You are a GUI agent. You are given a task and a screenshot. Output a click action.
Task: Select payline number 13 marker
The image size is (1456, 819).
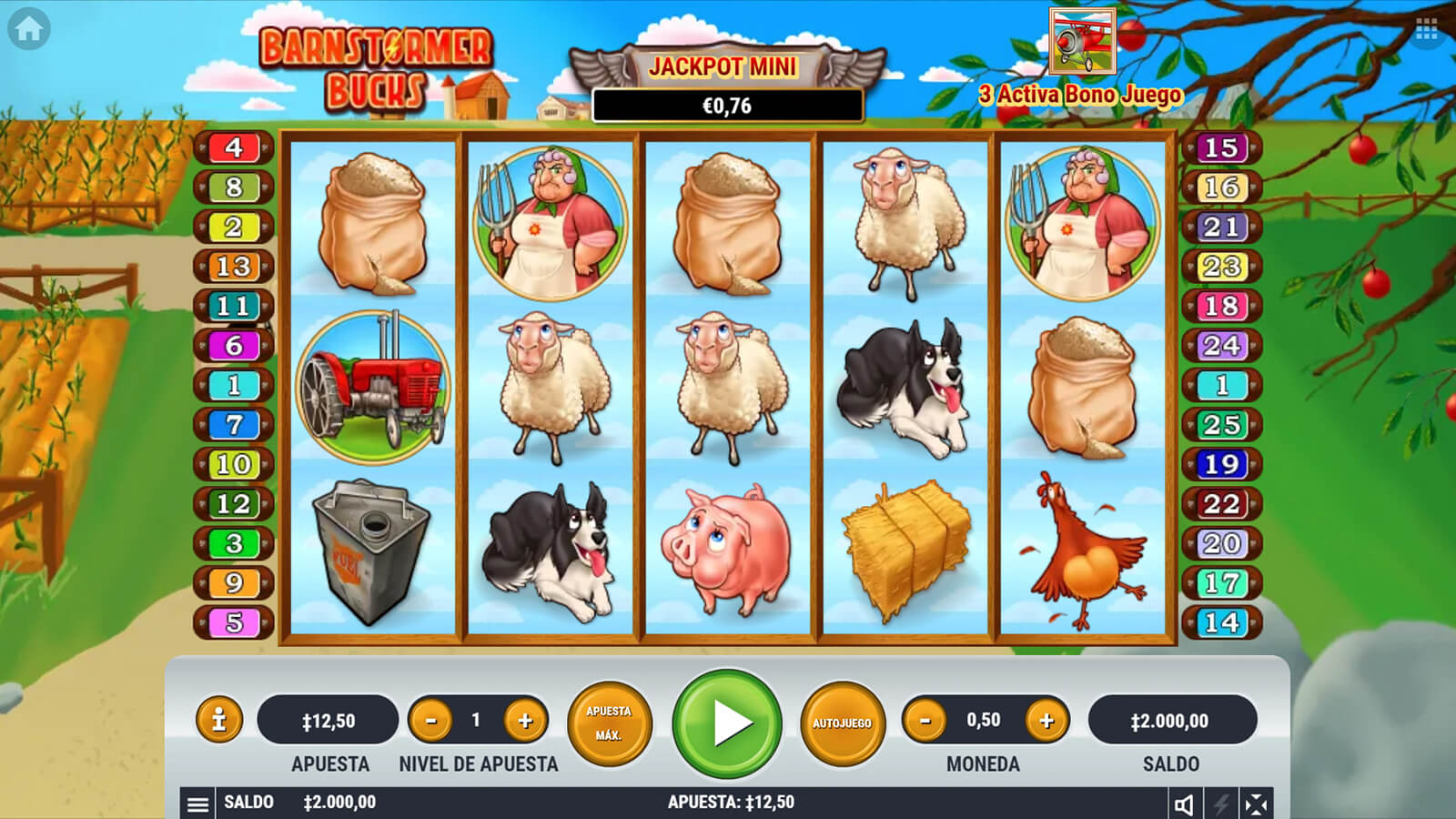(x=234, y=267)
